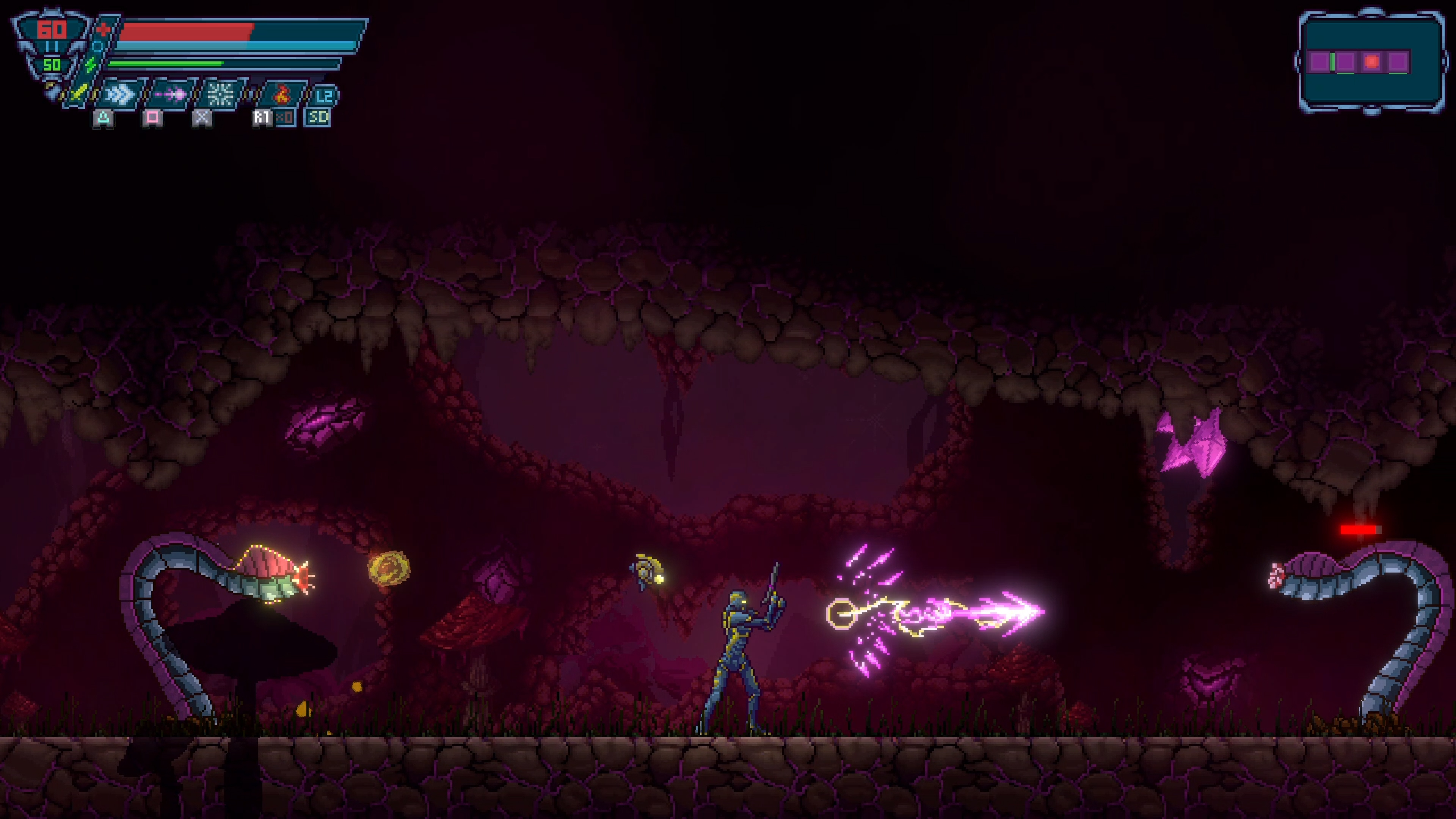The image size is (1456, 819).
Task: Click the red player marker on minimap
Action: 1371,61
